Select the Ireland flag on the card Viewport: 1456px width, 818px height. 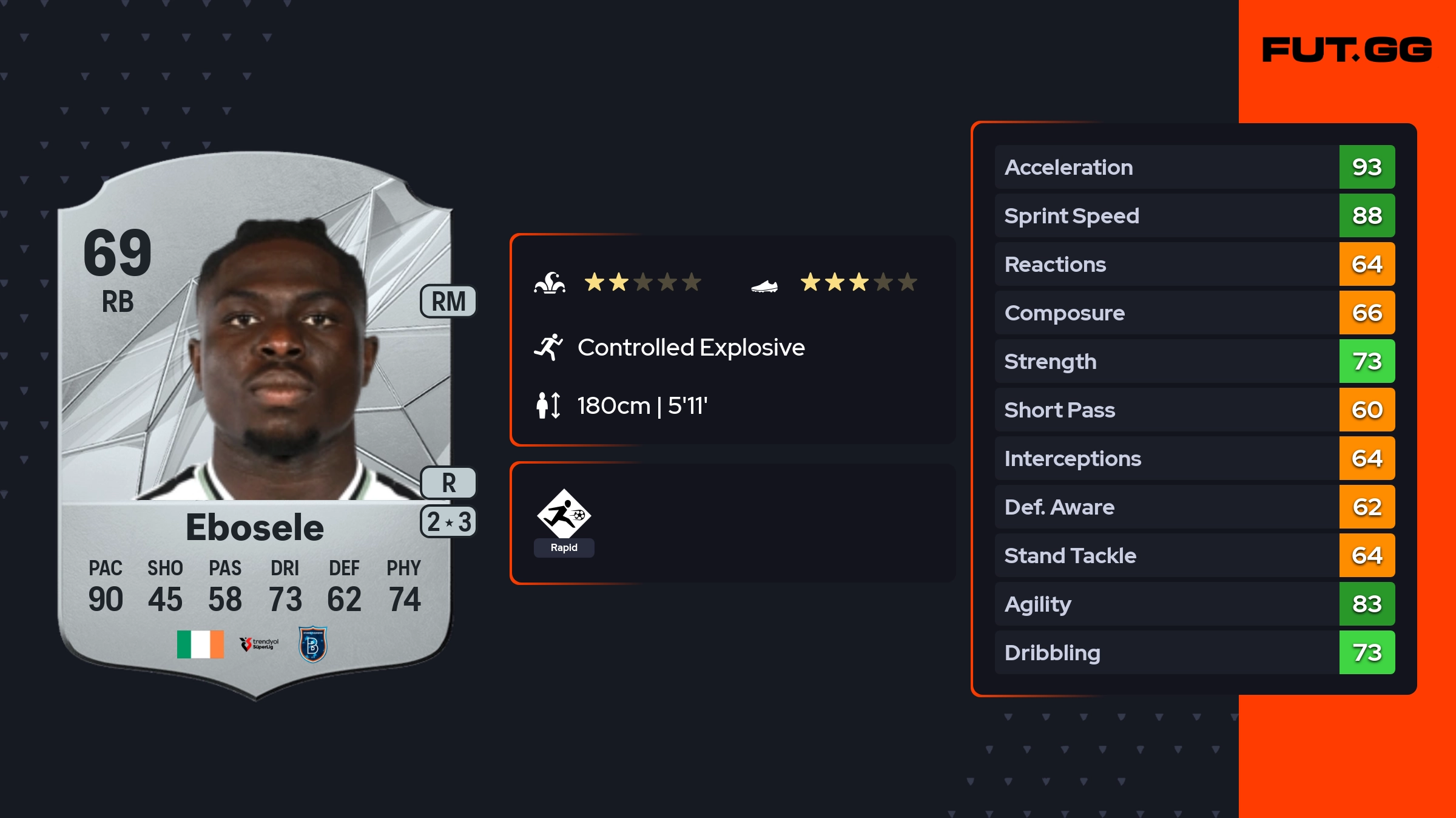[200, 644]
